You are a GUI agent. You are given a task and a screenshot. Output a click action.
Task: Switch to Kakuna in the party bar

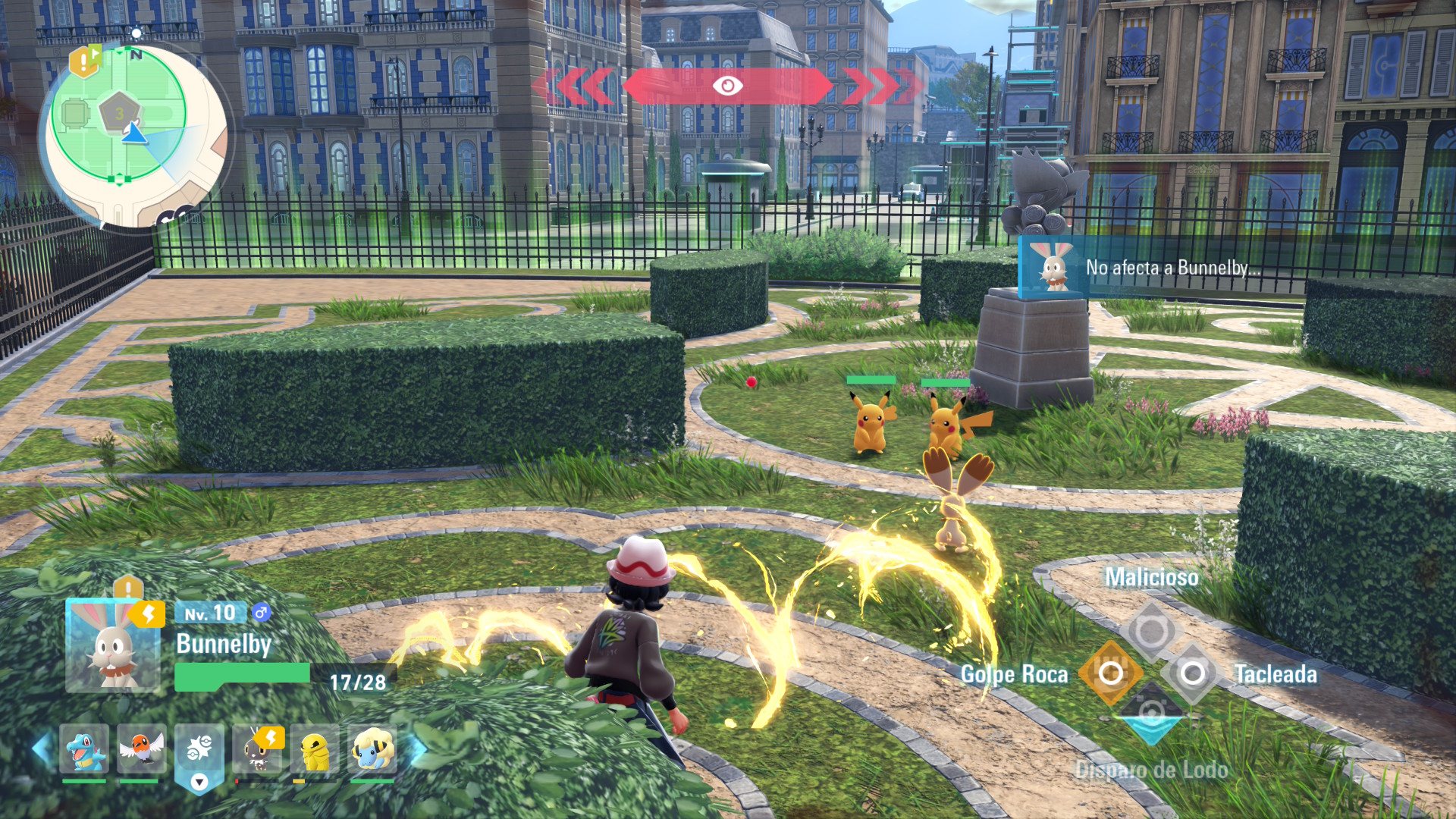[315, 750]
